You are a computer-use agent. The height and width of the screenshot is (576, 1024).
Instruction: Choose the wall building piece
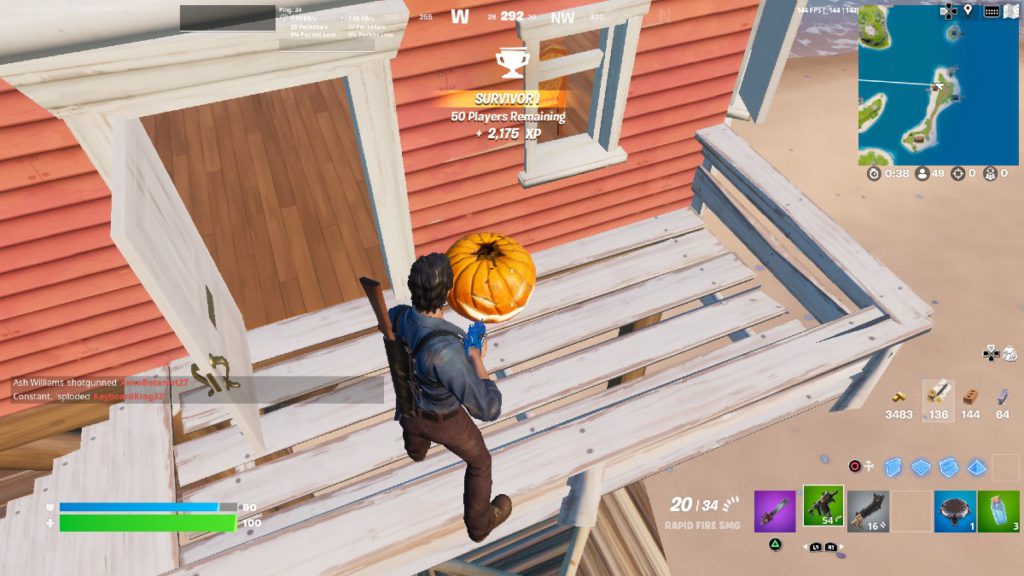point(893,466)
